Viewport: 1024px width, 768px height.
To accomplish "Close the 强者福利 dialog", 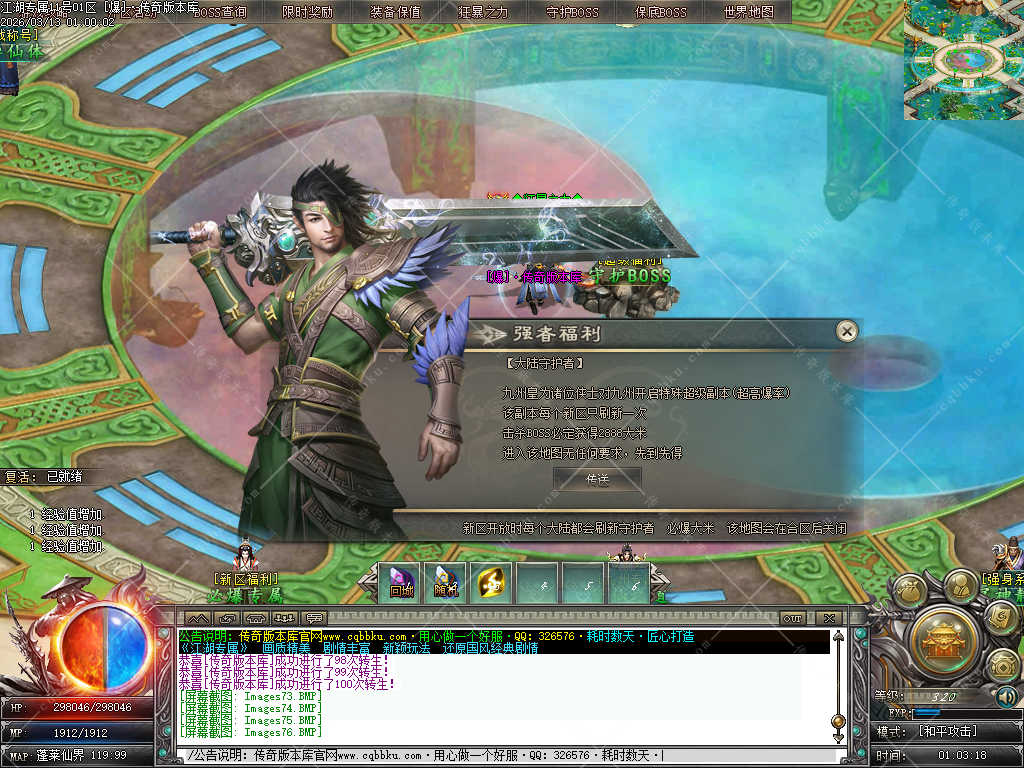I will click(x=847, y=332).
